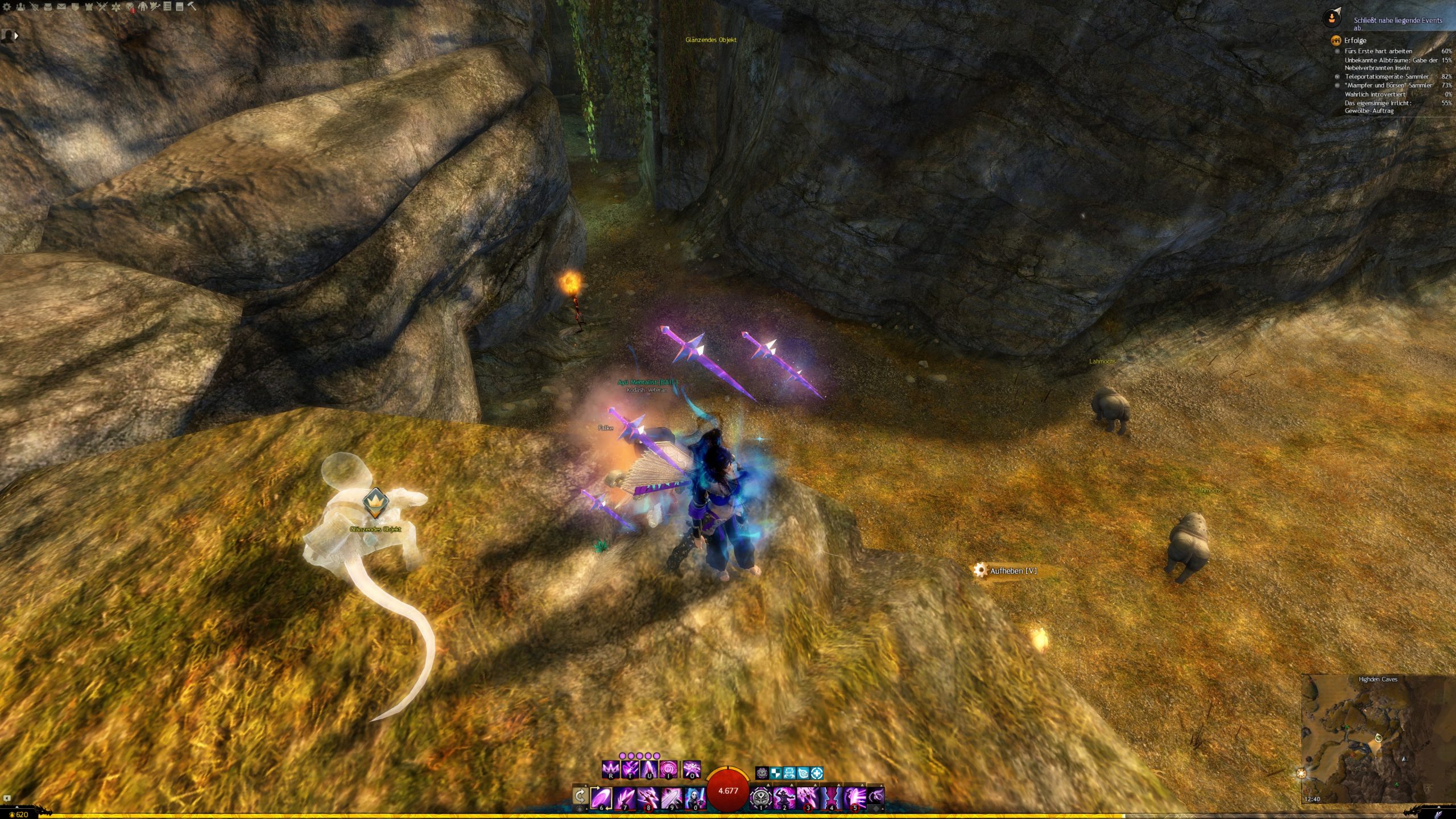Activate the masked figure elite skill
This screenshot has height=819, width=1456.
point(694,797)
